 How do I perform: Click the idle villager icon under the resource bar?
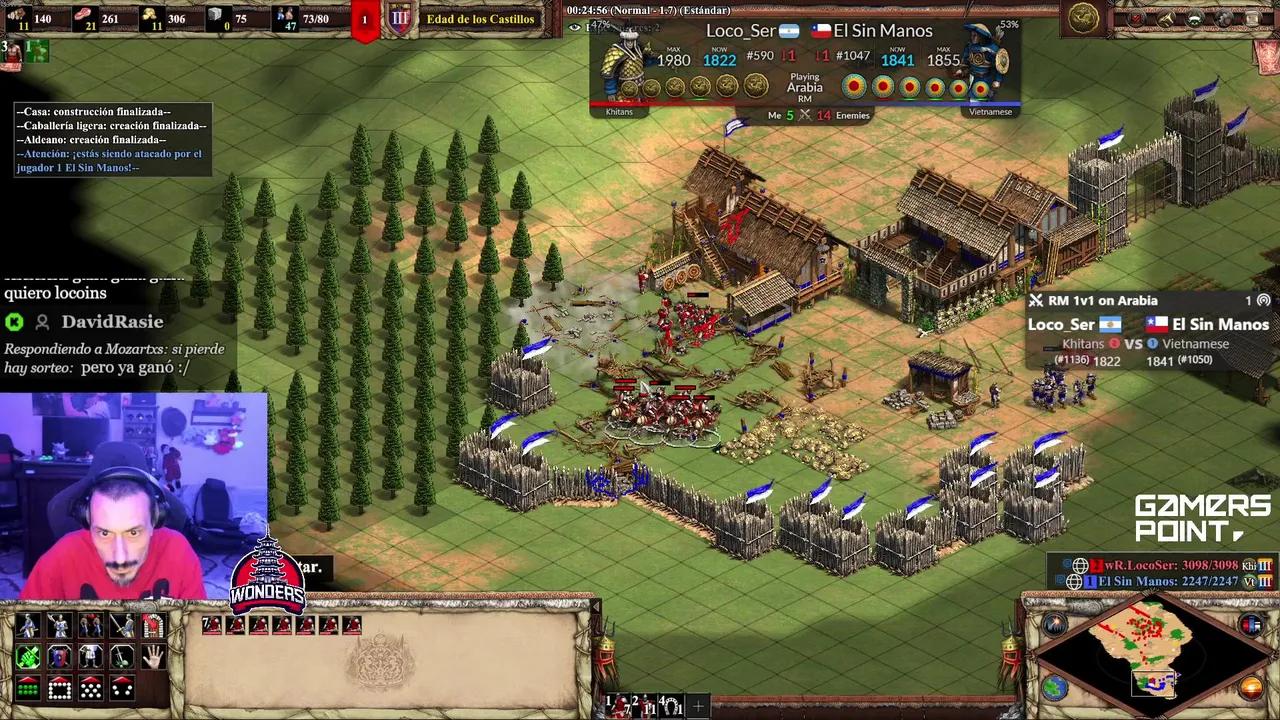12,50
